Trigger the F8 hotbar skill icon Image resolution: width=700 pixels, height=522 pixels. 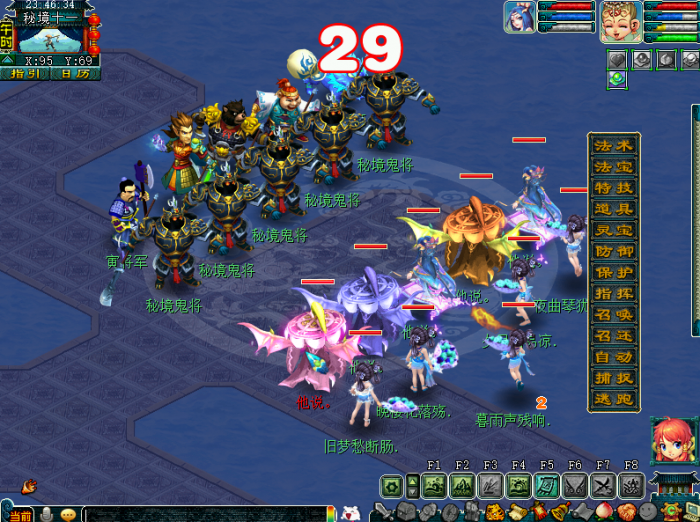pos(631,486)
